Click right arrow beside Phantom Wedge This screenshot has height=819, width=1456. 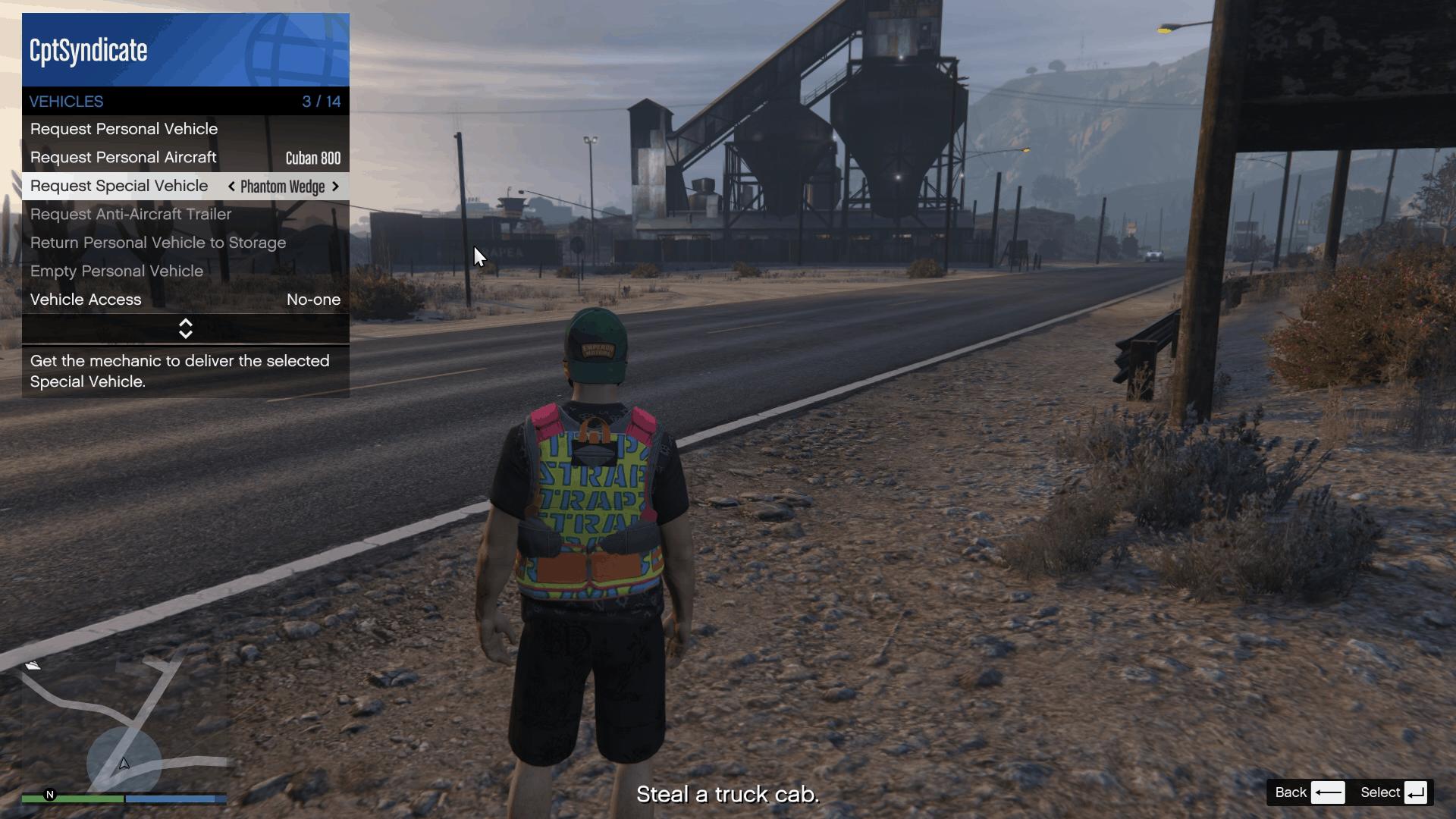coord(335,187)
